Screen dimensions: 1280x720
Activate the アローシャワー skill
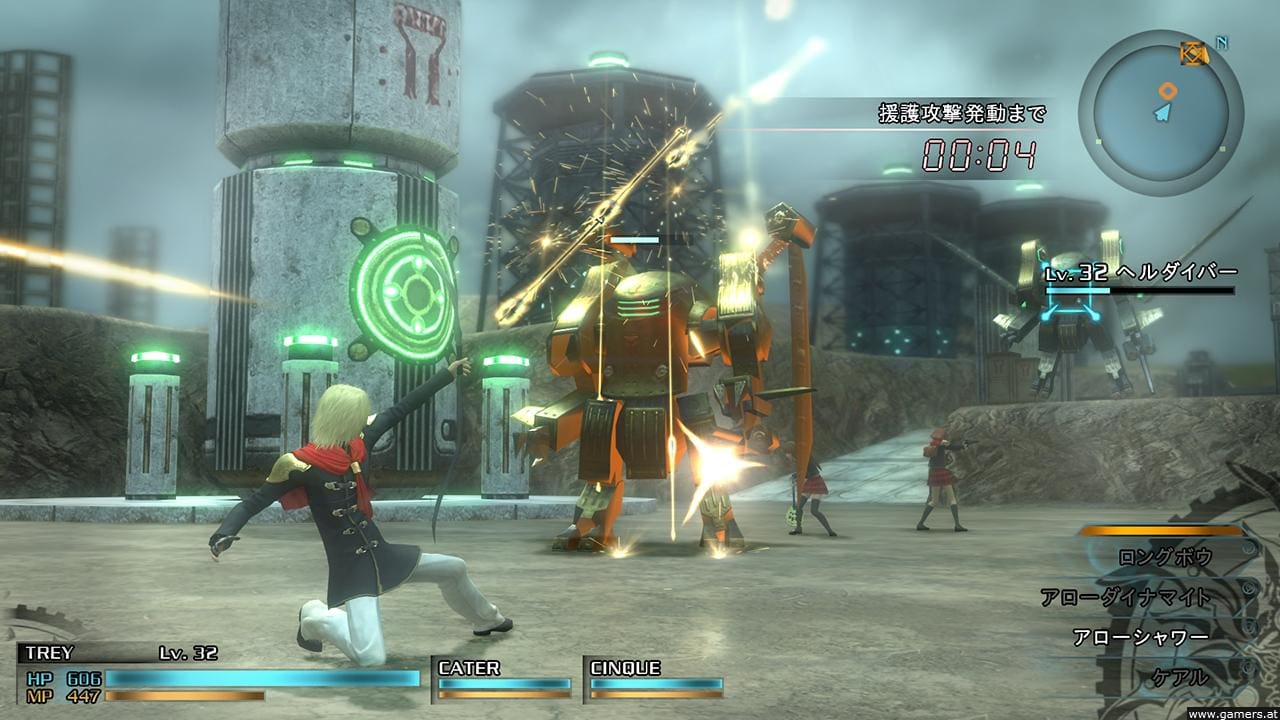1140,637
